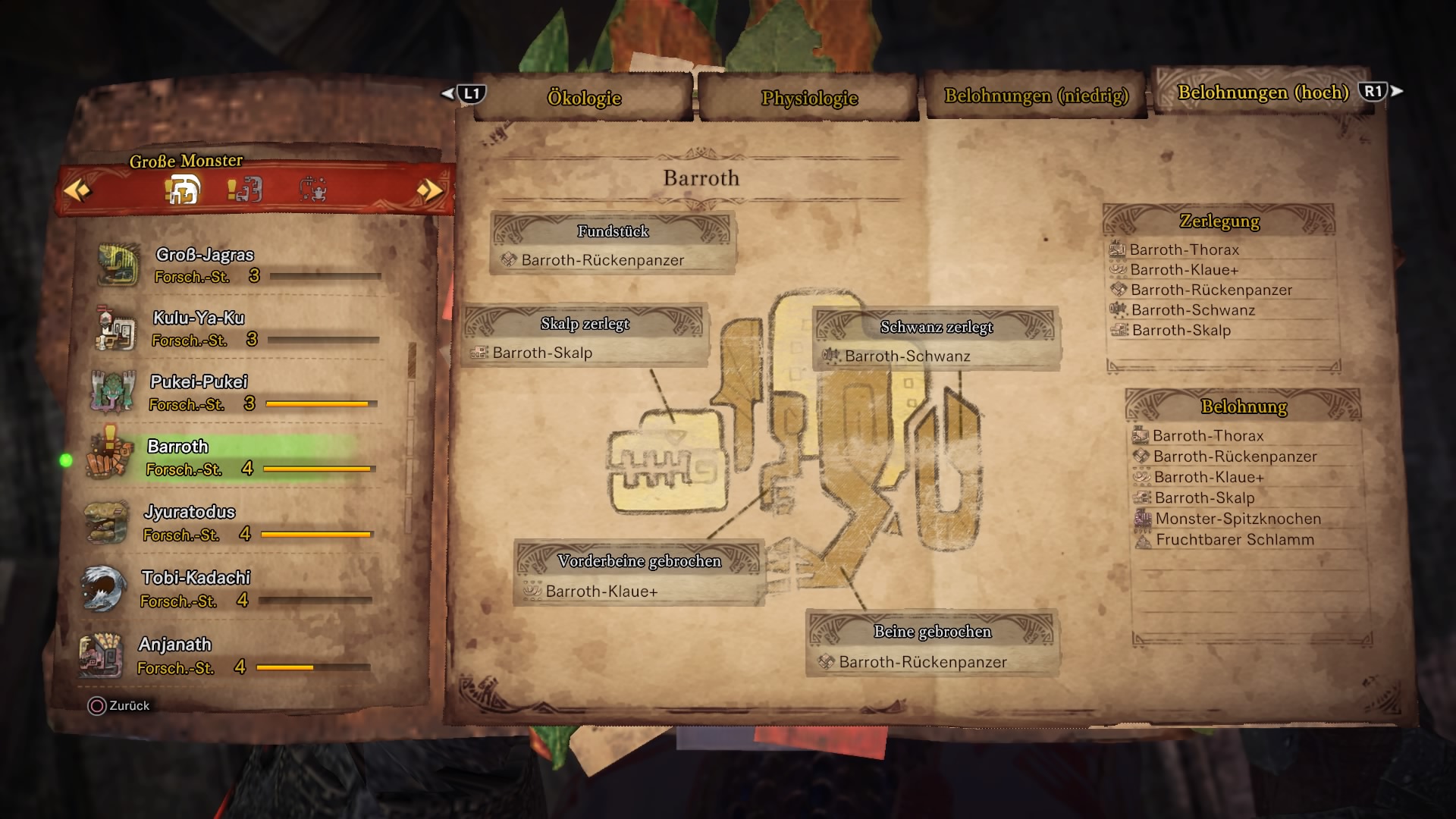Image resolution: width=1456 pixels, height=819 pixels.
Task: Select the highlighted large monster category icon
Action: pyautogui.click(x=183, y=190)
